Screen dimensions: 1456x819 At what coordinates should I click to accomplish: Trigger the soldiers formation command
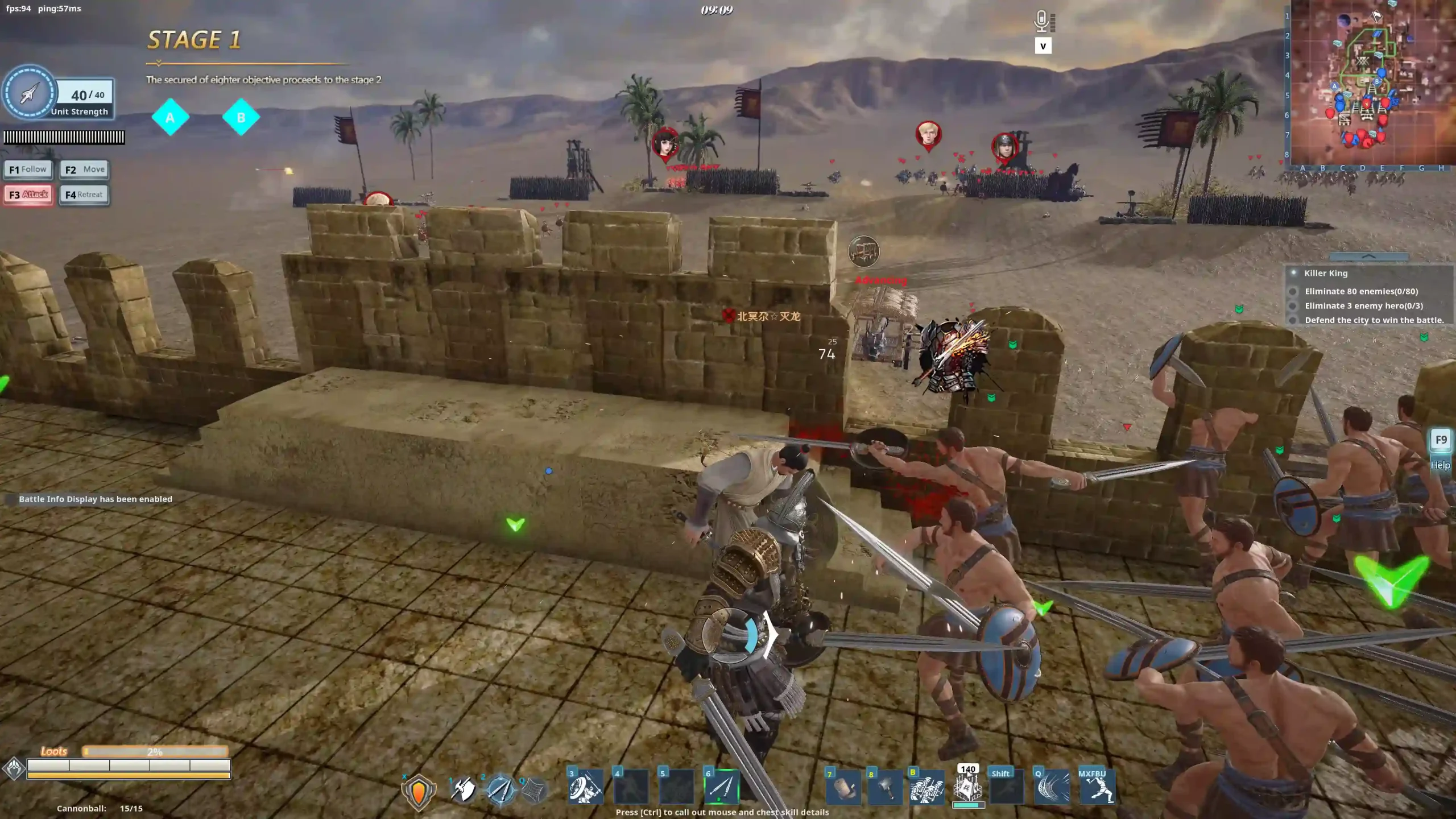coord(927,789)
